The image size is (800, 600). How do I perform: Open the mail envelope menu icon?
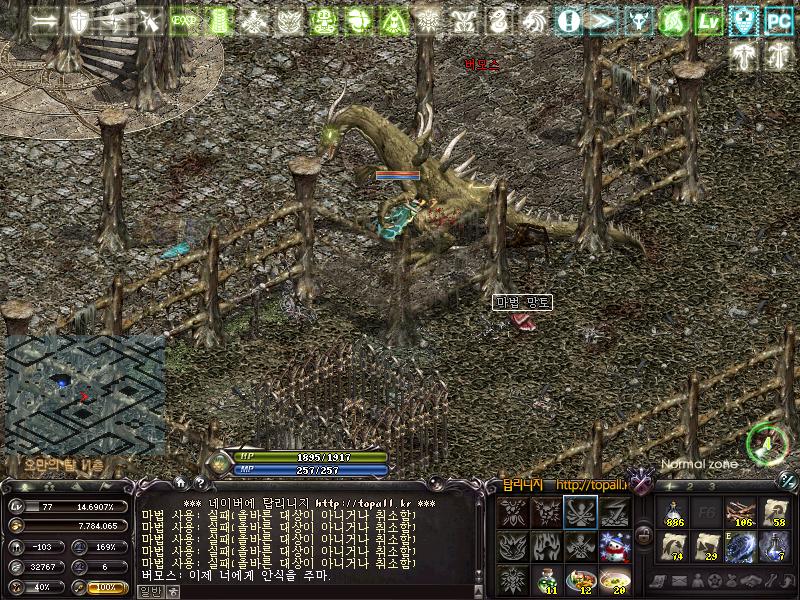[x=680, y=581]
